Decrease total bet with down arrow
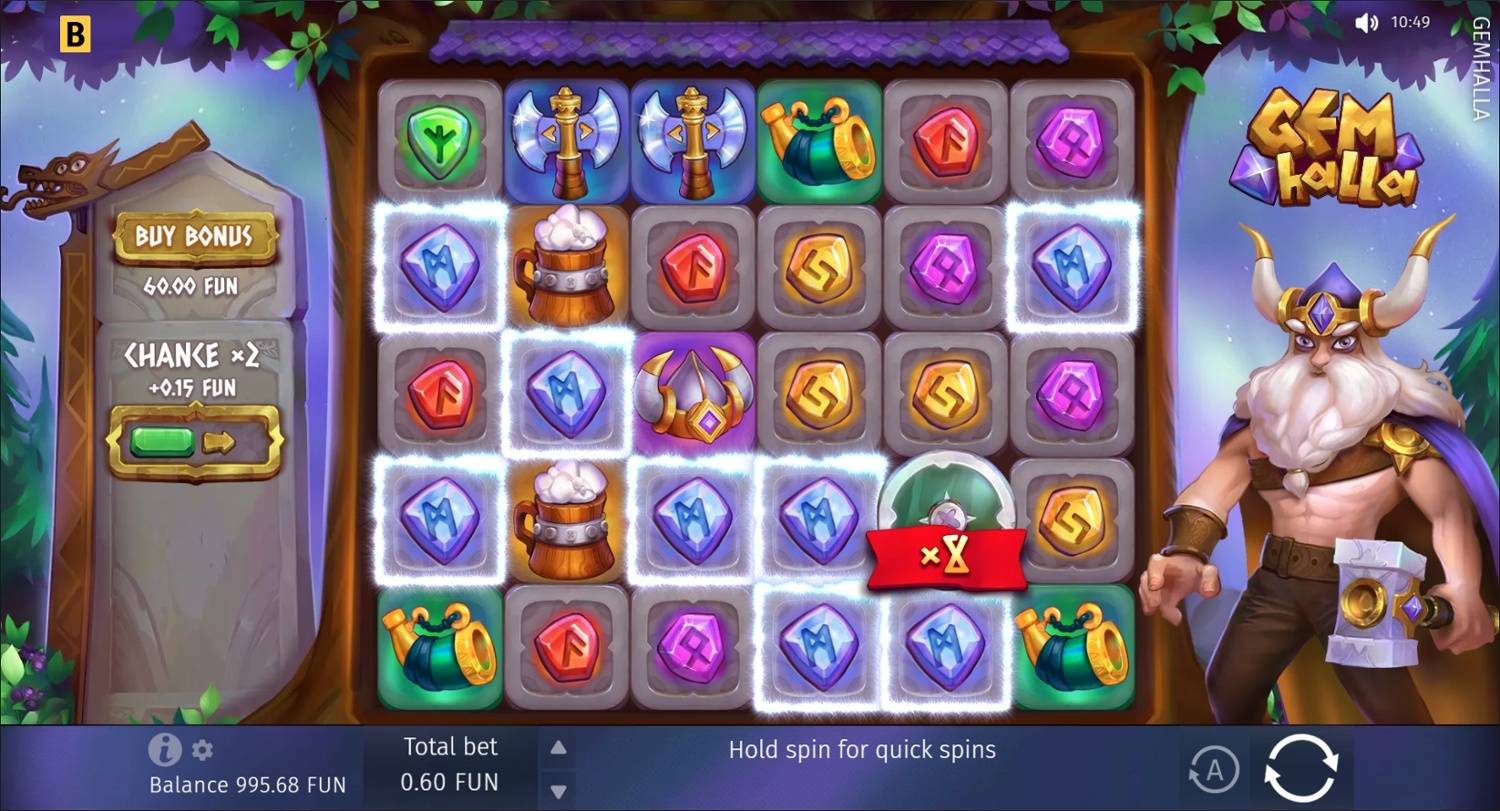The width and height of the screenshot is (1500, 811). coord(558,788)
